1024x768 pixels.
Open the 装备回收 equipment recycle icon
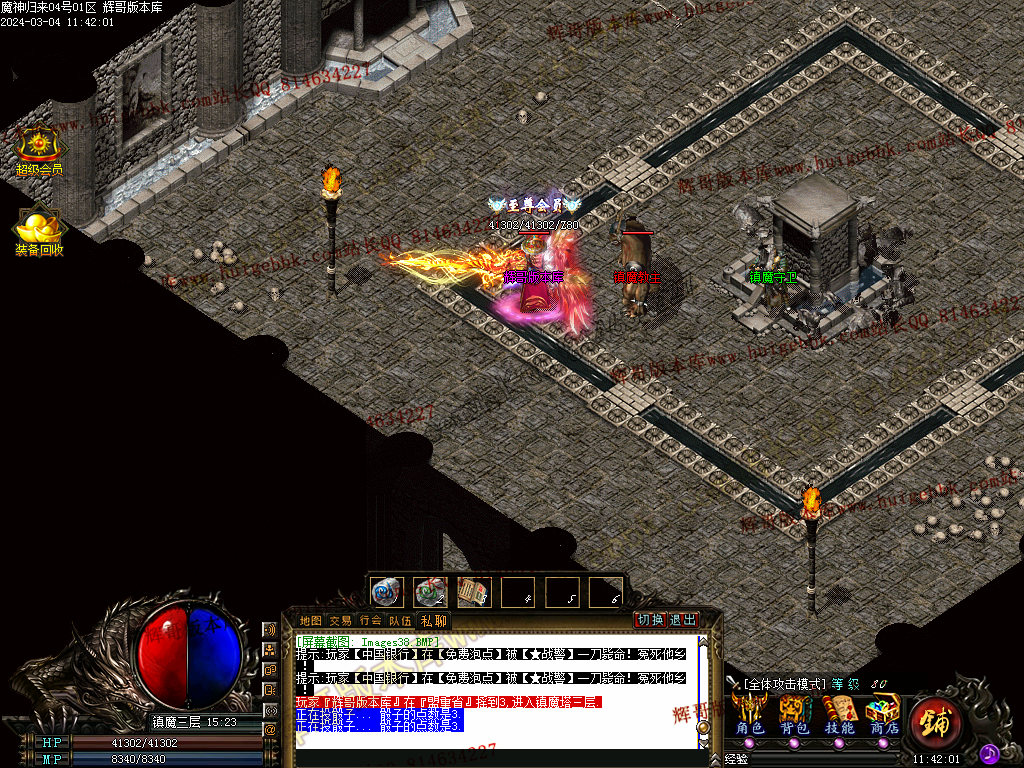point(39,228)
